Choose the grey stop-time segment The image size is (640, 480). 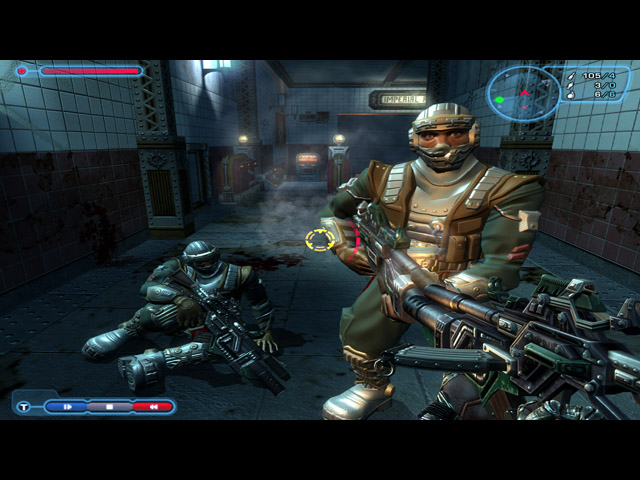pos(109,407)
